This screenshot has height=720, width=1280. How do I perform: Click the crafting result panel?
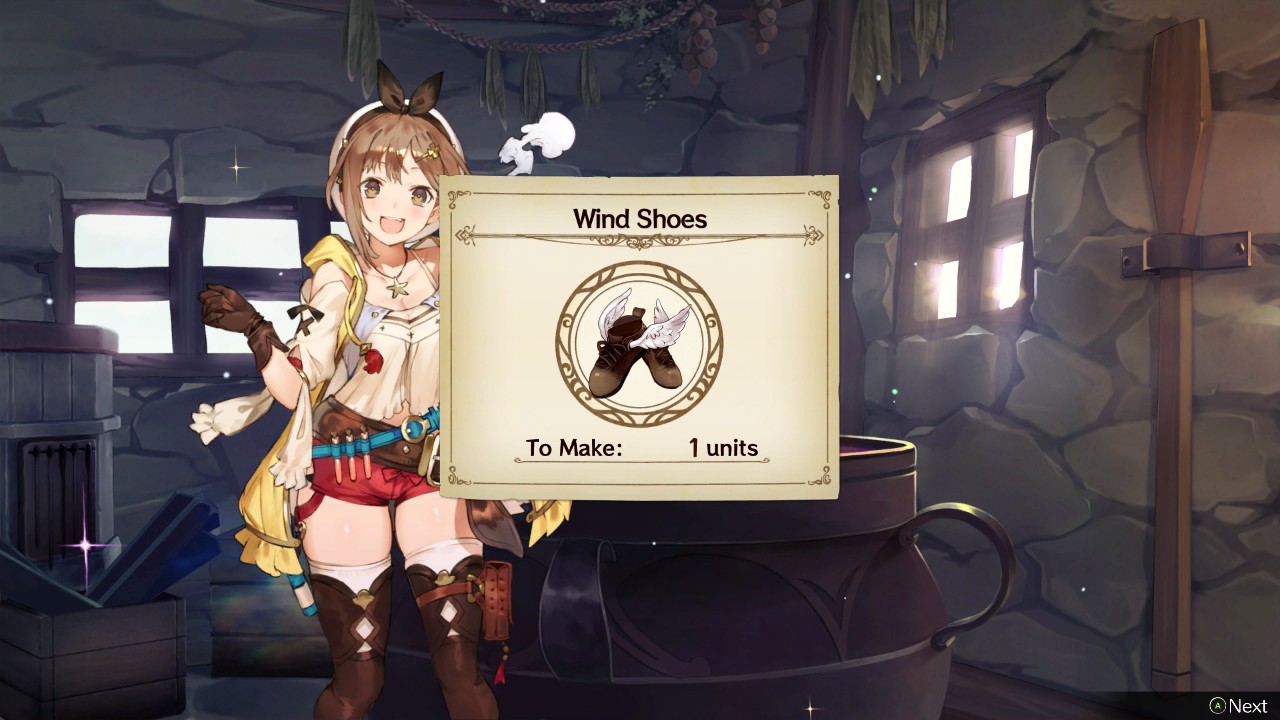pyautogui.click(x=640, y=335)
